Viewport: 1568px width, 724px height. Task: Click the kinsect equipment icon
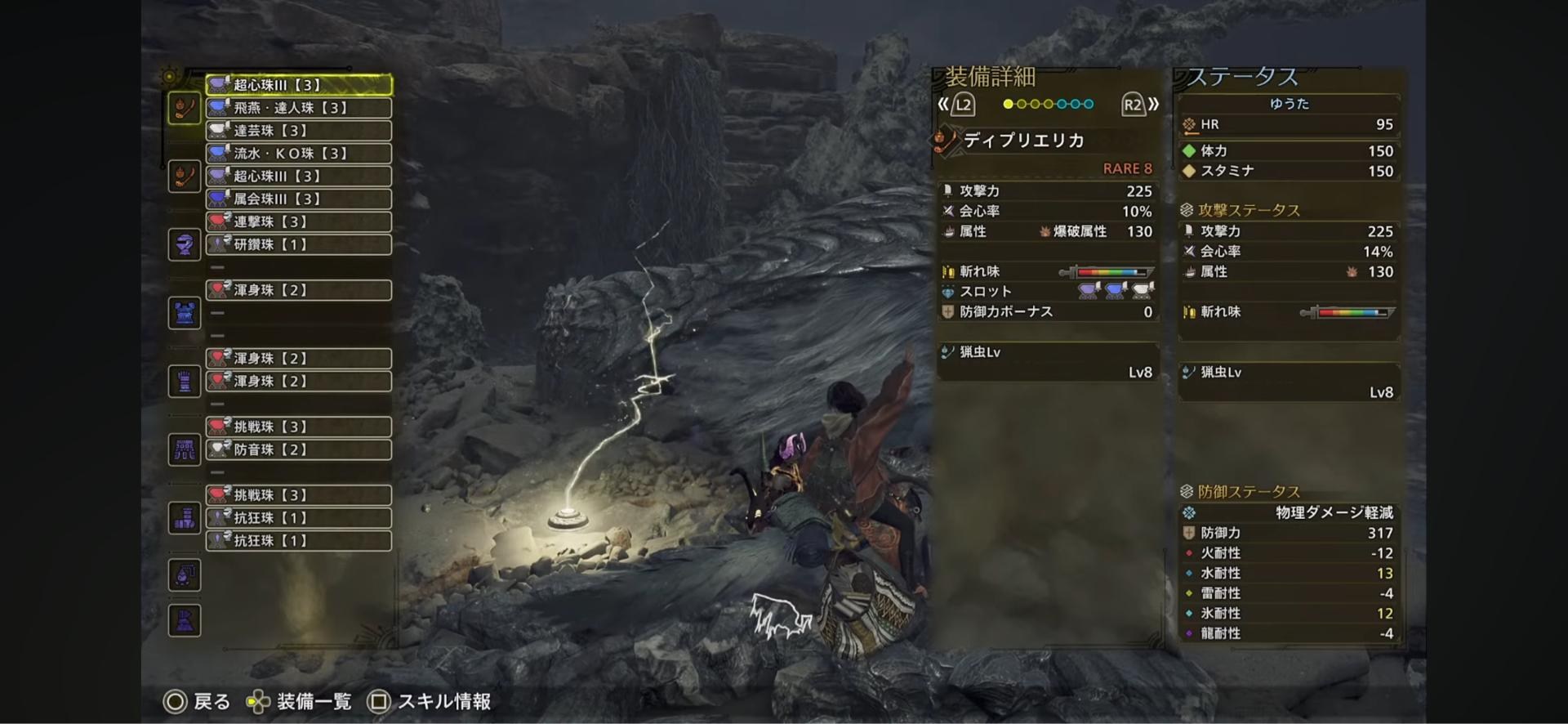coord(184,176)
